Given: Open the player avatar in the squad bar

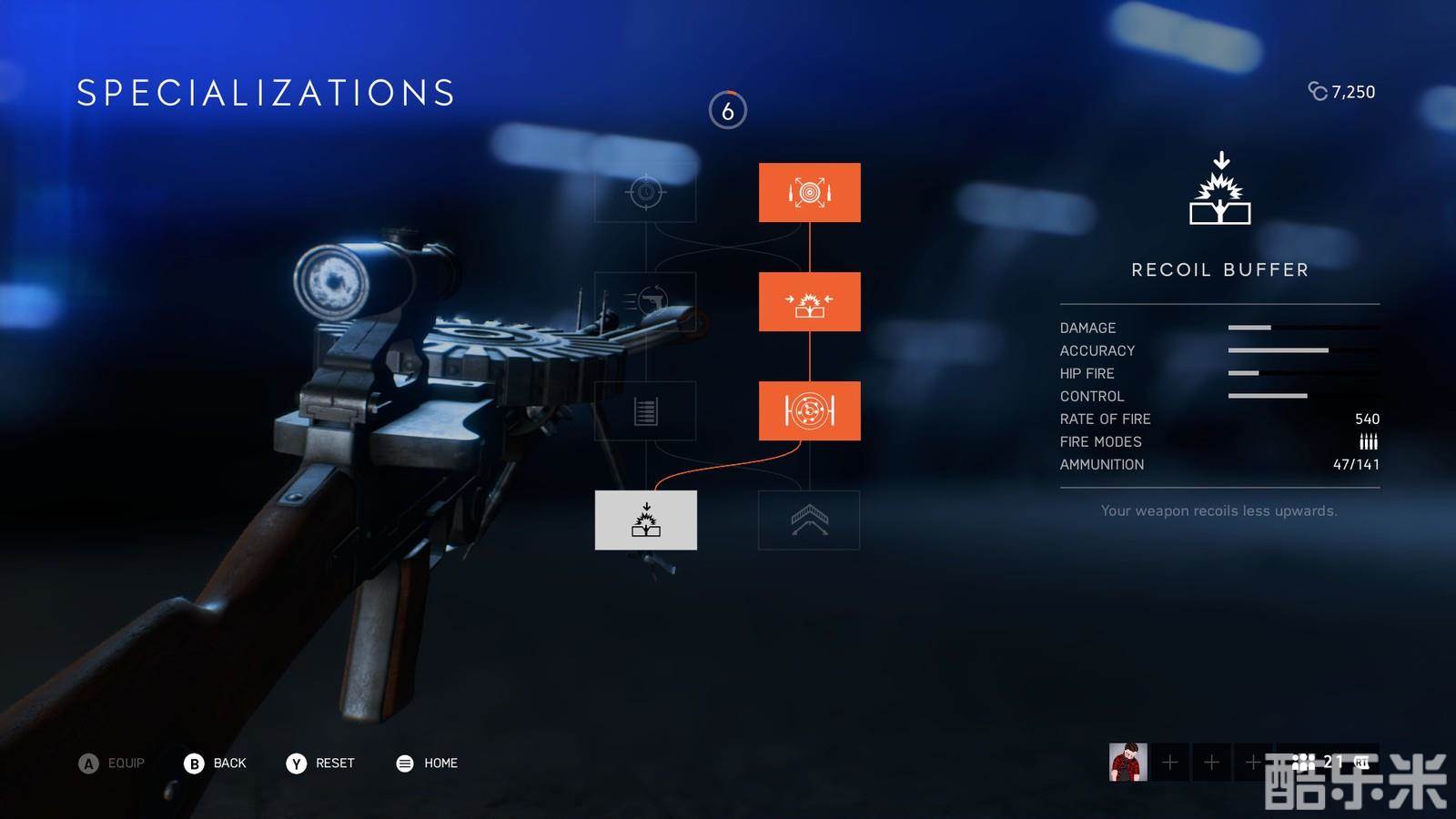Looking at the screenshot, I should [1127, 762].
